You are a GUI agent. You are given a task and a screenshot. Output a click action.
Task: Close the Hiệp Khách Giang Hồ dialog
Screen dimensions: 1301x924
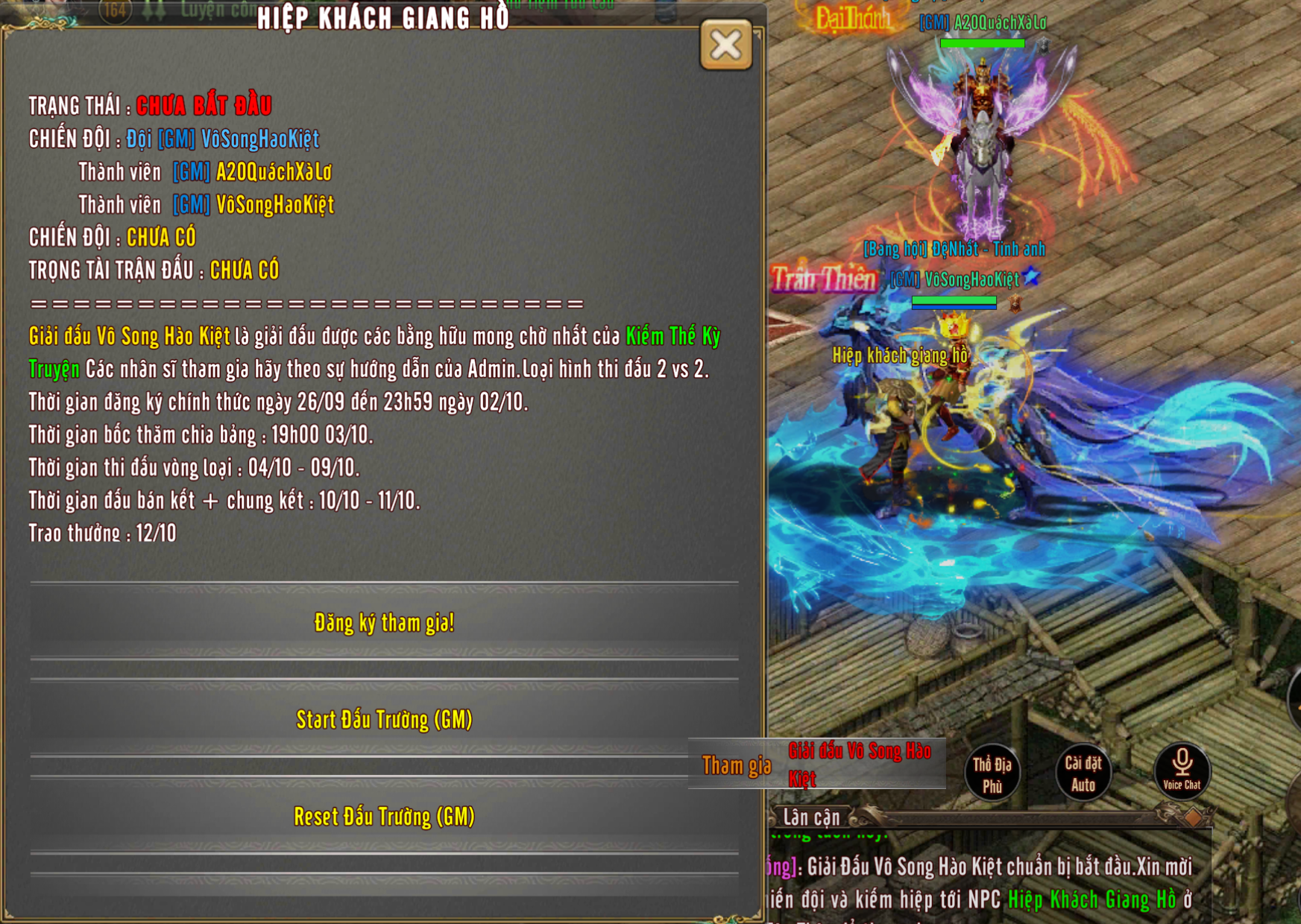coord(725,45)
